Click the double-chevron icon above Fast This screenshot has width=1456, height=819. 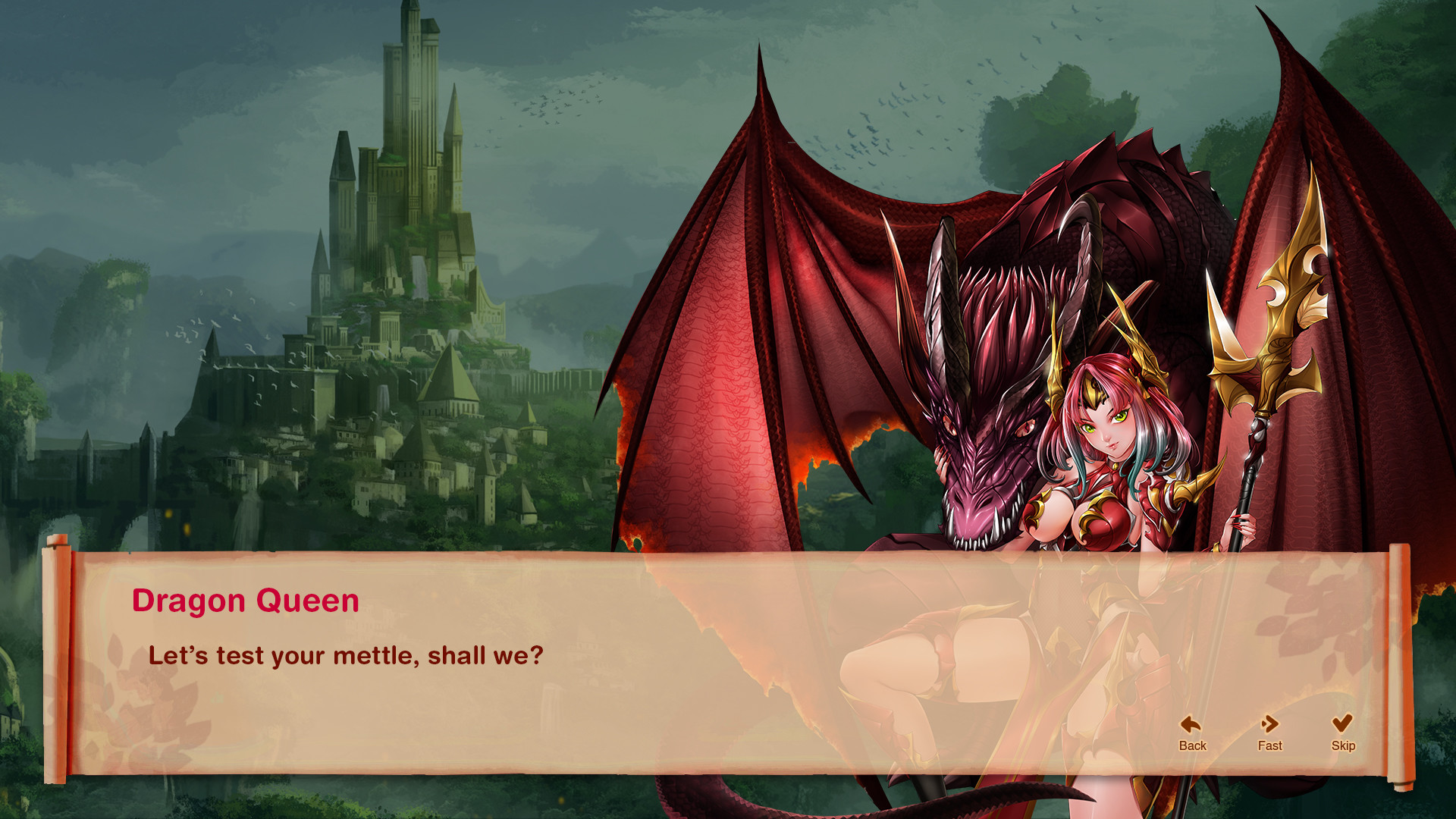pos(1269,724)
